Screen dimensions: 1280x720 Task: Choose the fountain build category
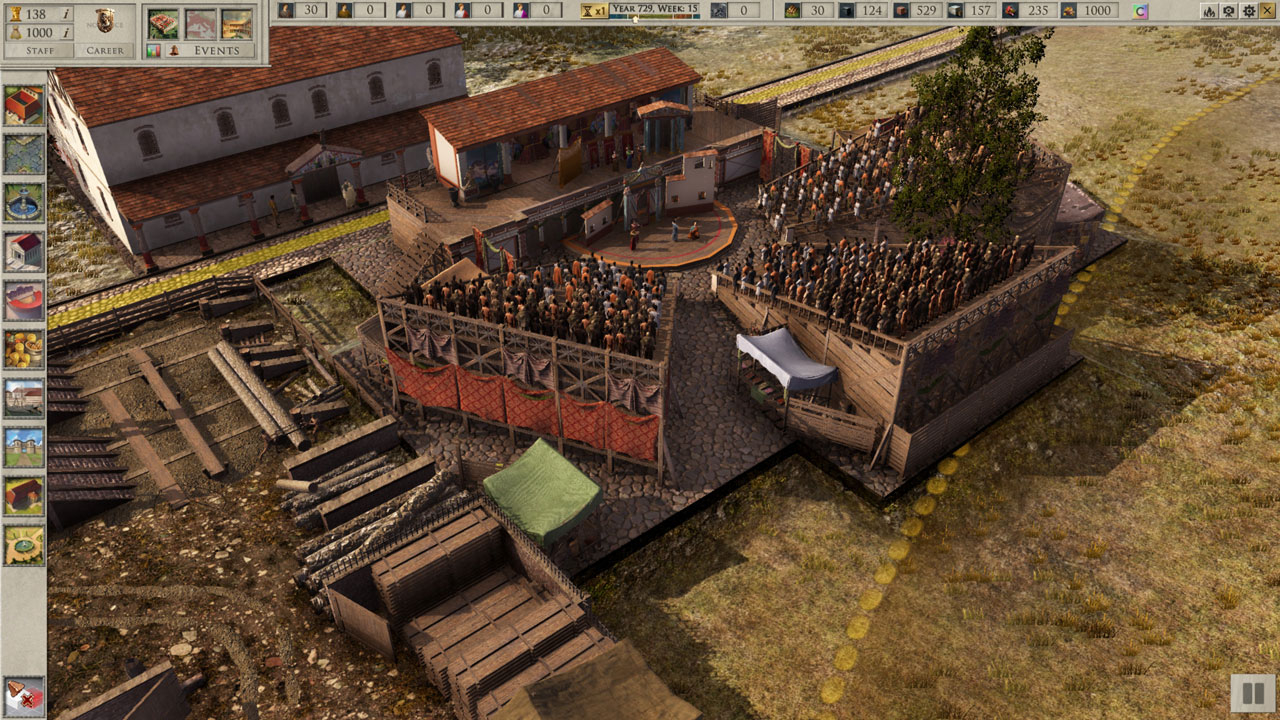pyautogui.click(x=24, y=202)
